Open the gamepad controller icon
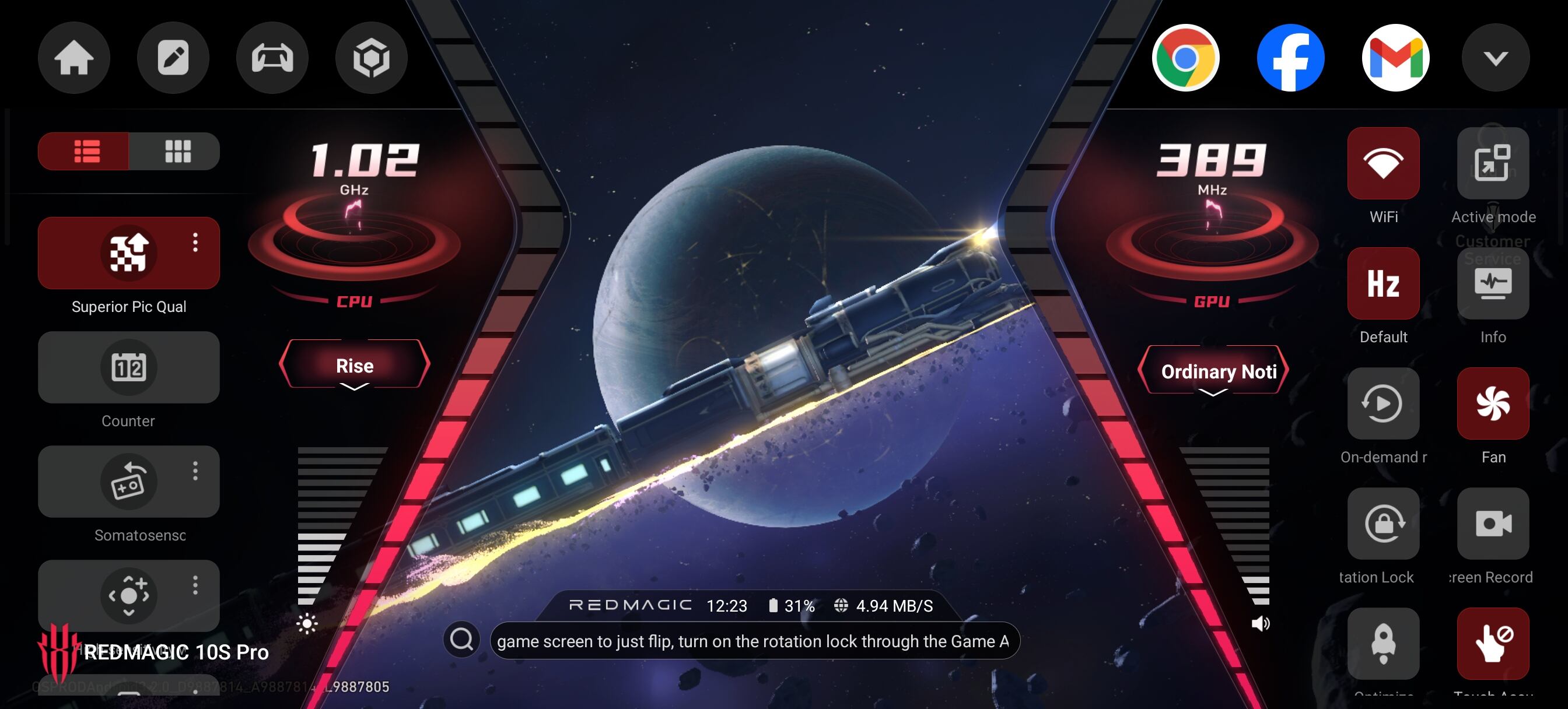The width and height of the screenshot is (1568, 709). click(272, 58)
